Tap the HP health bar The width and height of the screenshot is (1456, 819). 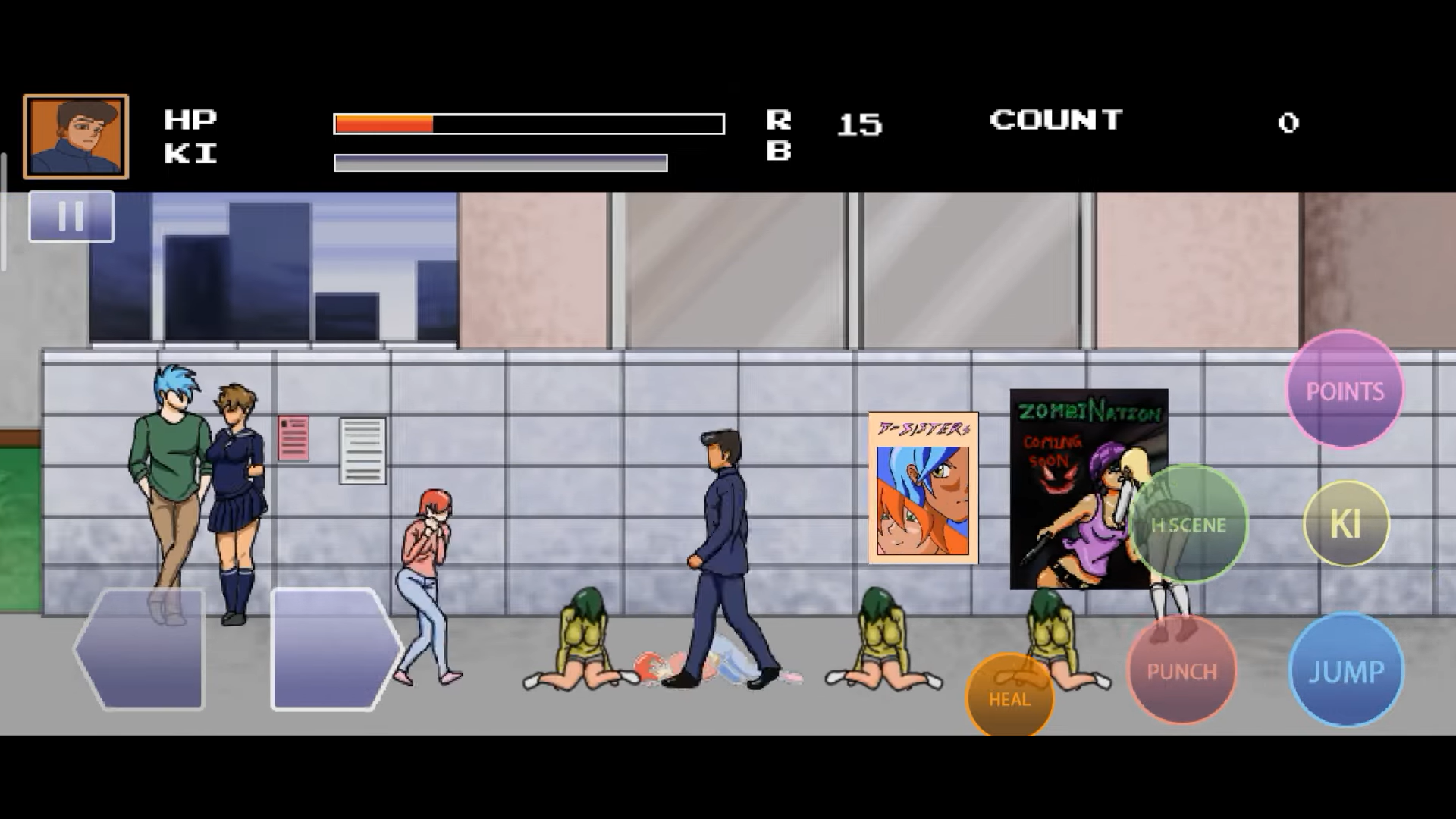pos(527,122)
